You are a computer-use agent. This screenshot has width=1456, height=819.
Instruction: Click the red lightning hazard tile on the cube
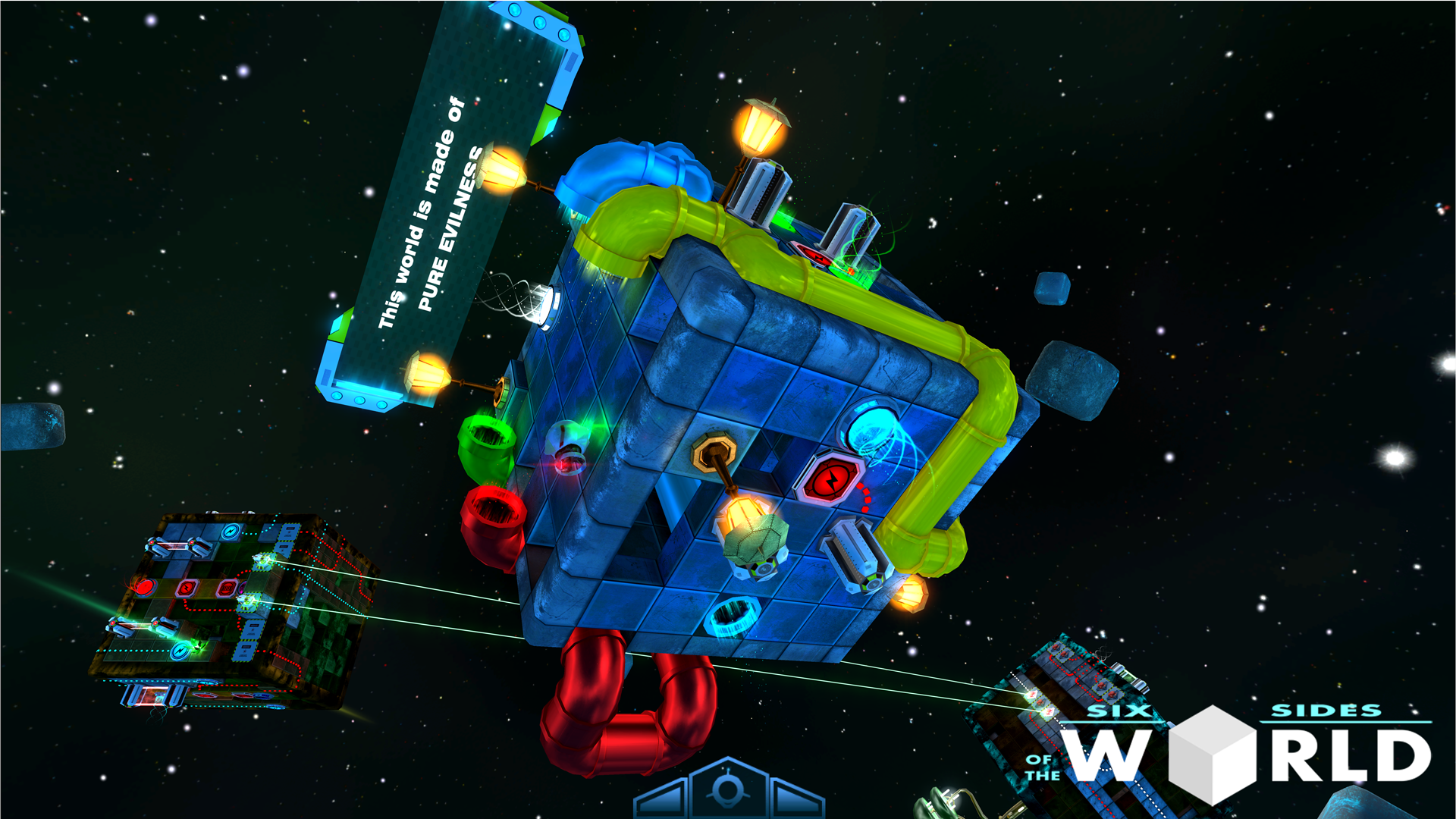tap(830, 476)
